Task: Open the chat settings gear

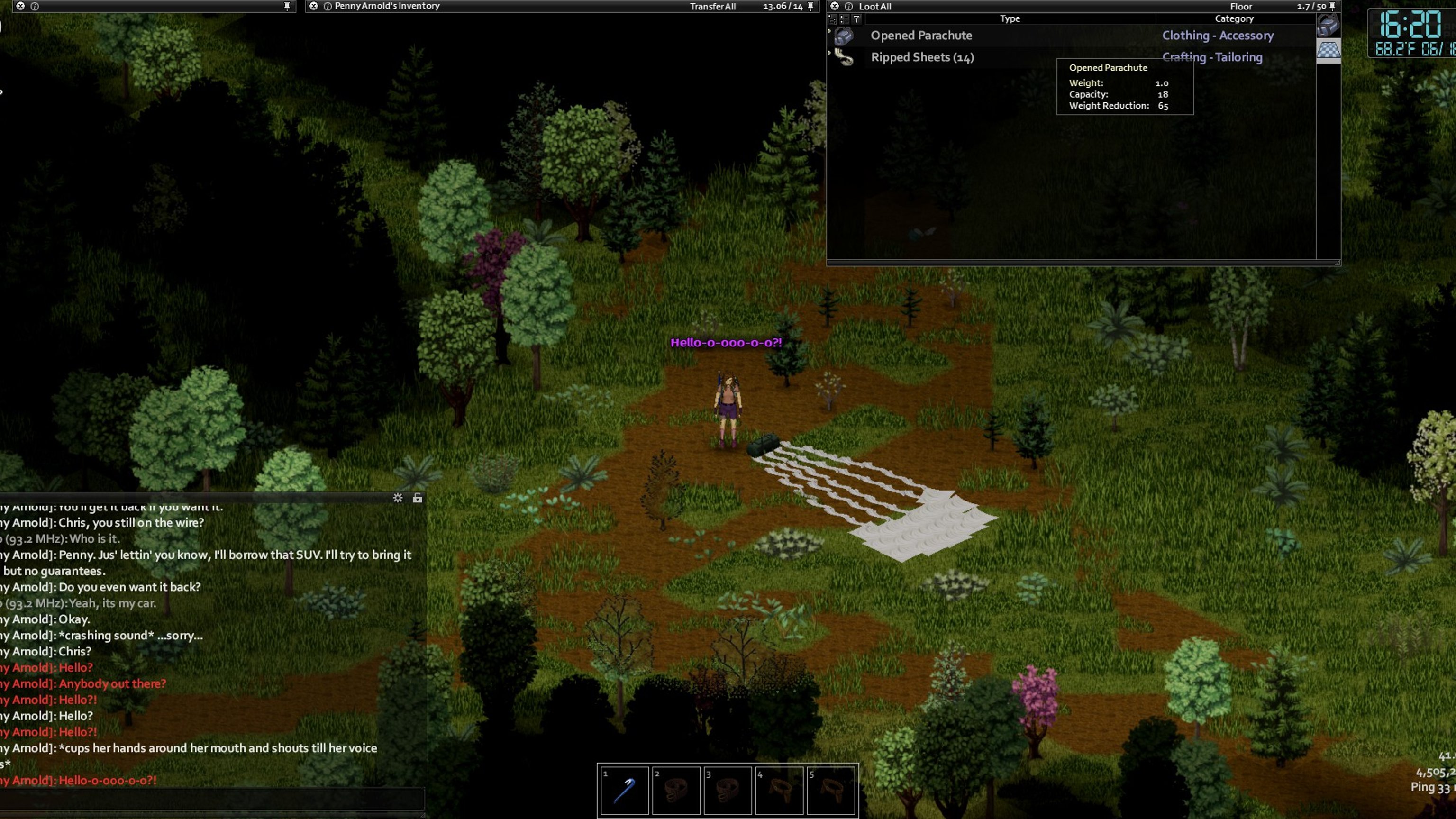Action: click(398, 498)
